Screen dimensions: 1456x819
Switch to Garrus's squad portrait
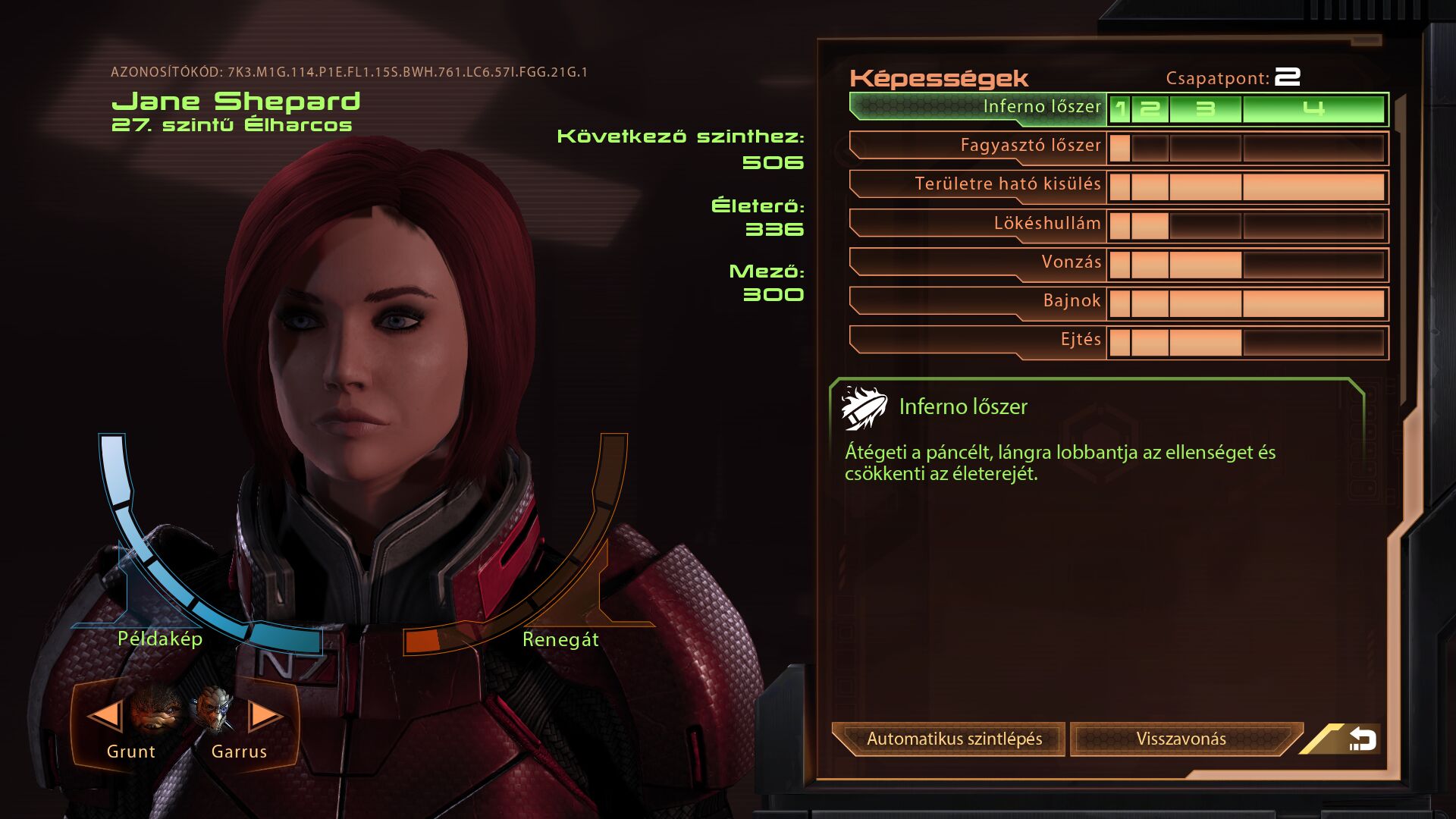[x=215, y=711]
